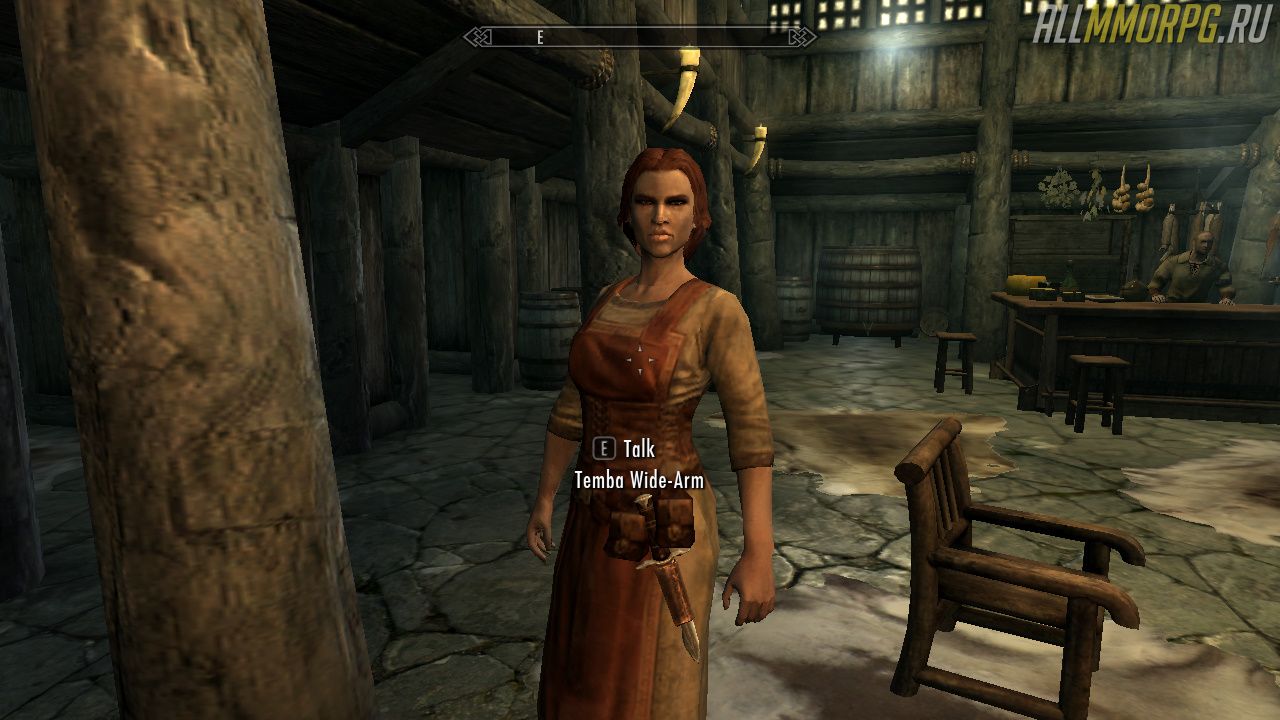Click the compass bar showing east
Screen dimensions: 1280x720
[640, 37]
